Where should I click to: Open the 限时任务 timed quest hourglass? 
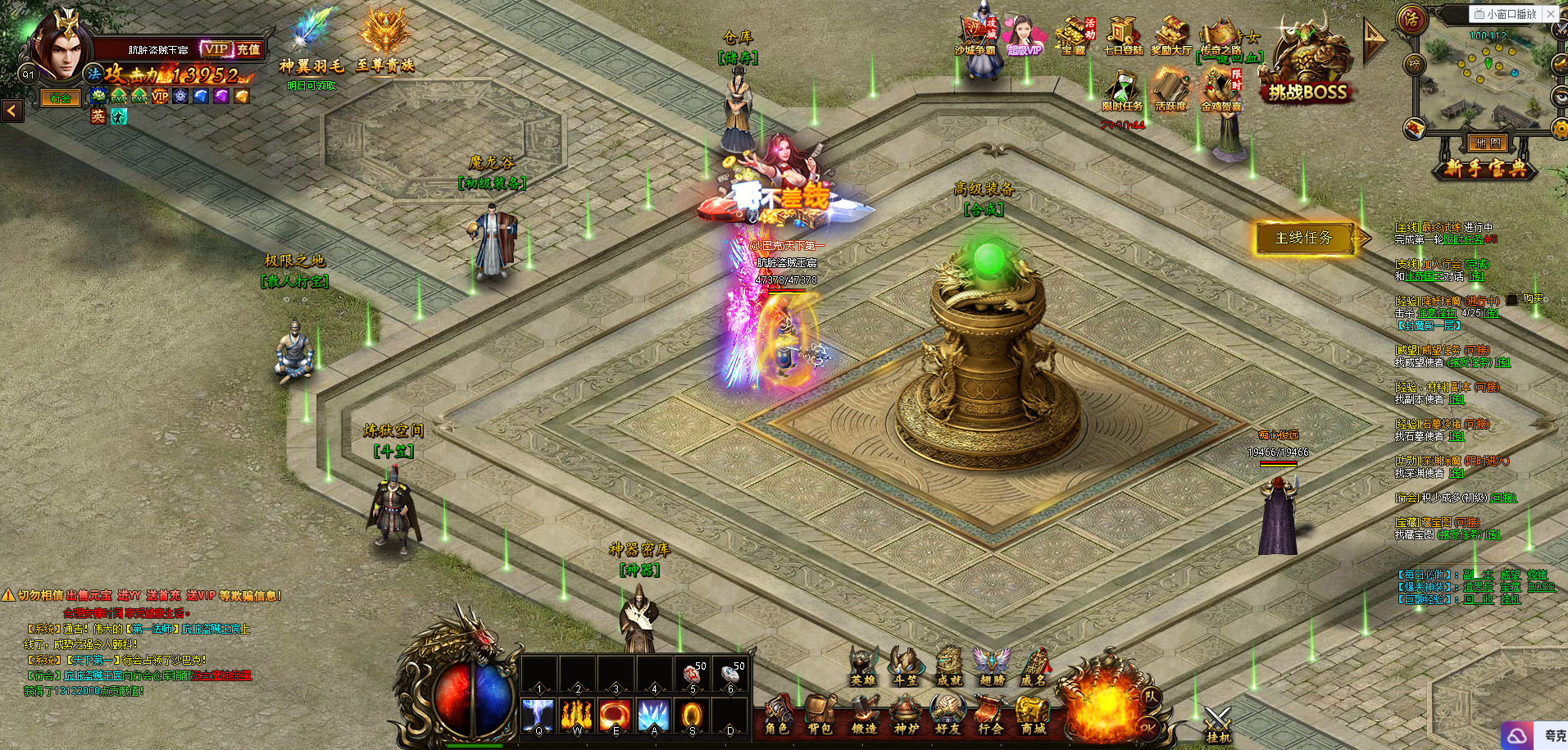coord(1122,91)
